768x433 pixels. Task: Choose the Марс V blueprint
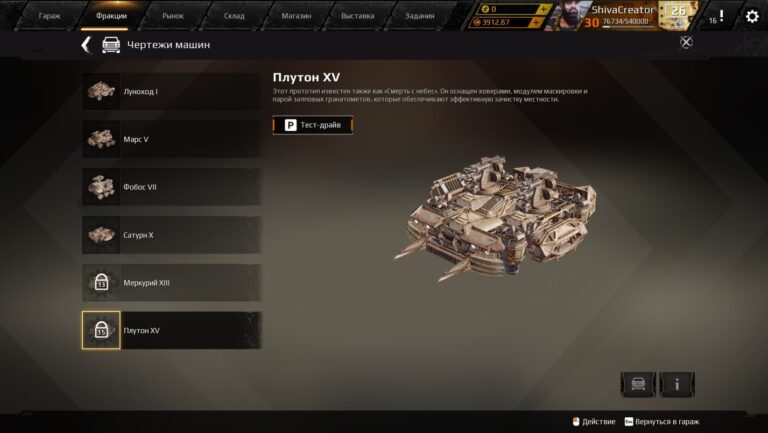pyautogui.click(x=171, y=139)
